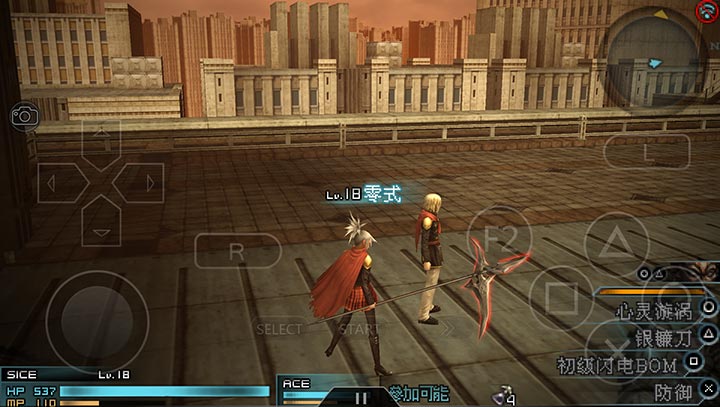Take a screenshot with the camera icon
The width and height of the screenshot is (720, 407).
click(x=25, y=116)
